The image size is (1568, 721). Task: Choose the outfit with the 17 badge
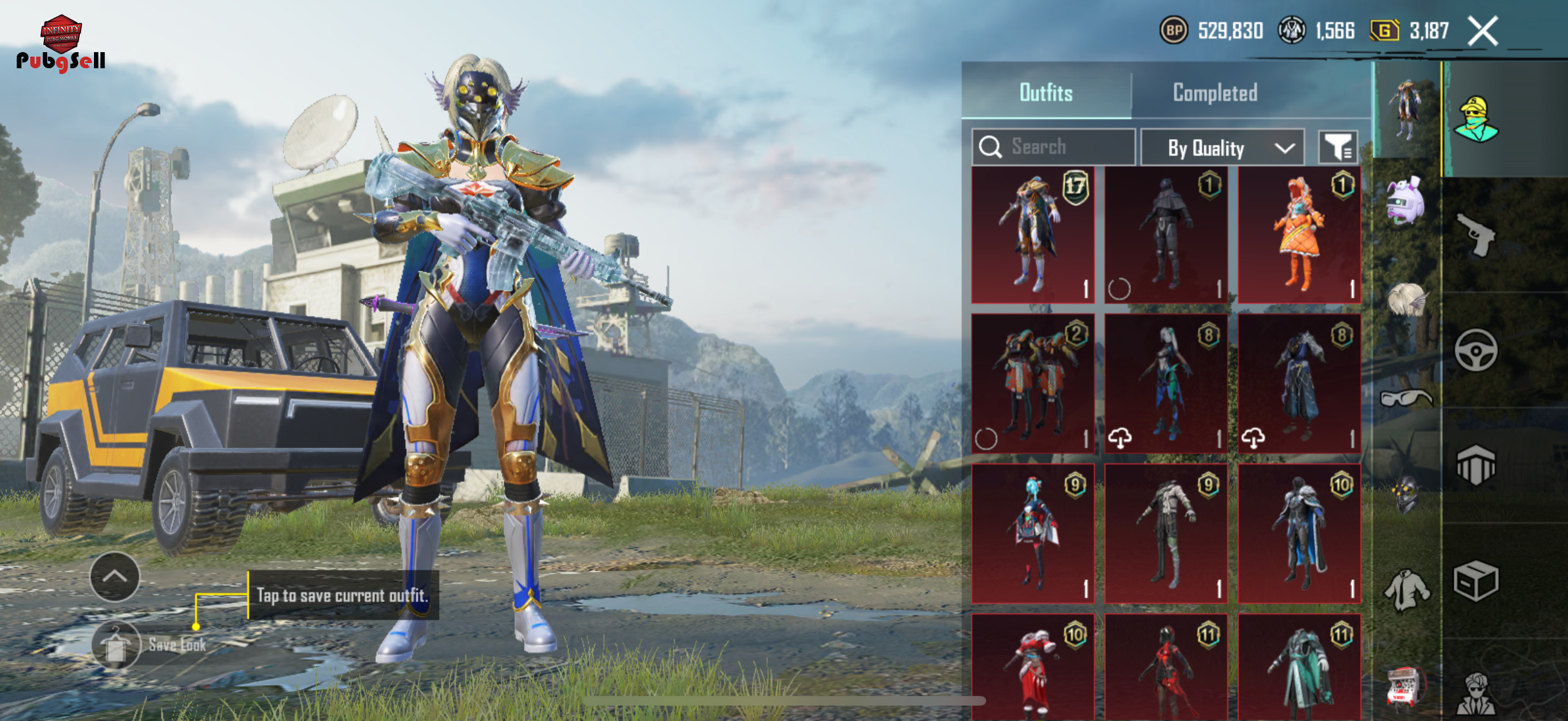[x=1032, y=235]
